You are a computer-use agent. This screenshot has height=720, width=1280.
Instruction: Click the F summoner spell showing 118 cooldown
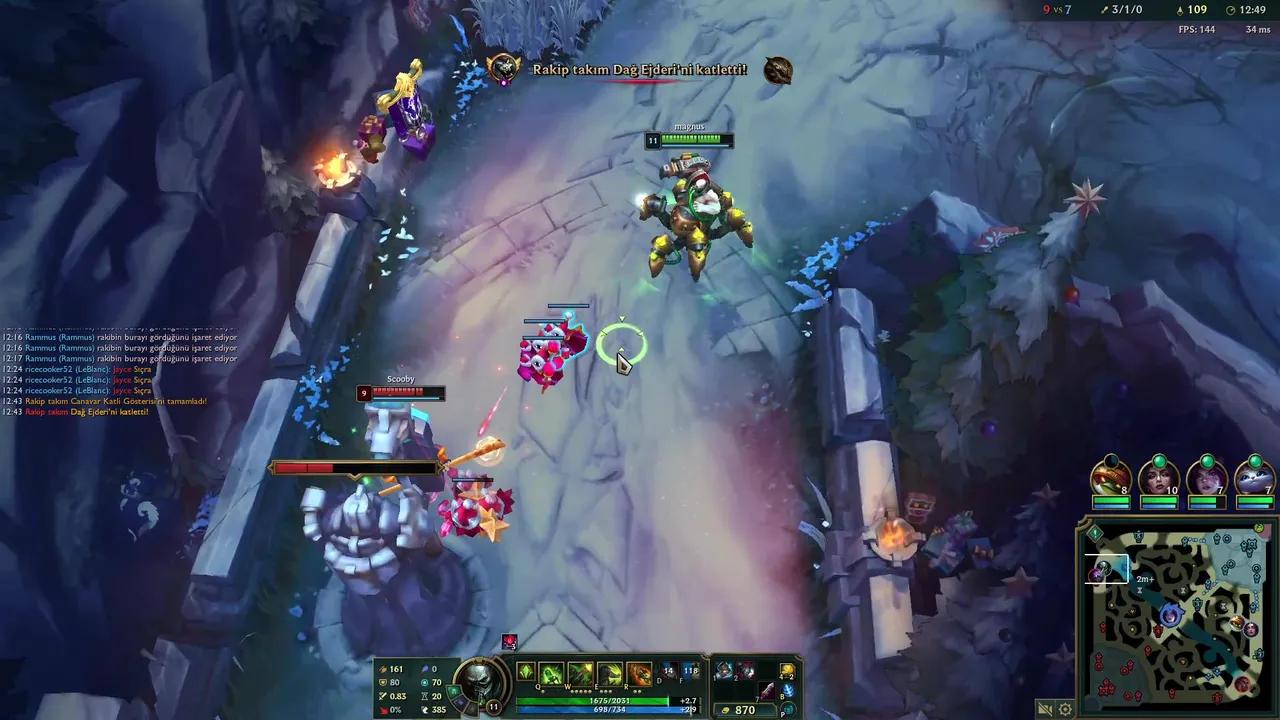tap(691, 671)
